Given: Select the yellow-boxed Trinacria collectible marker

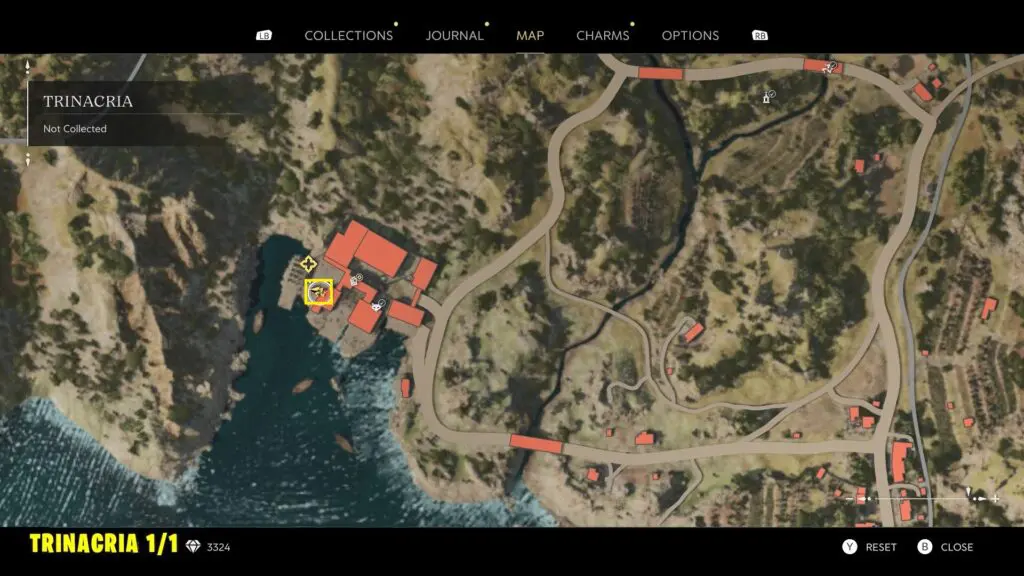Looking at the screenshot, I should [x=319, y=292].
